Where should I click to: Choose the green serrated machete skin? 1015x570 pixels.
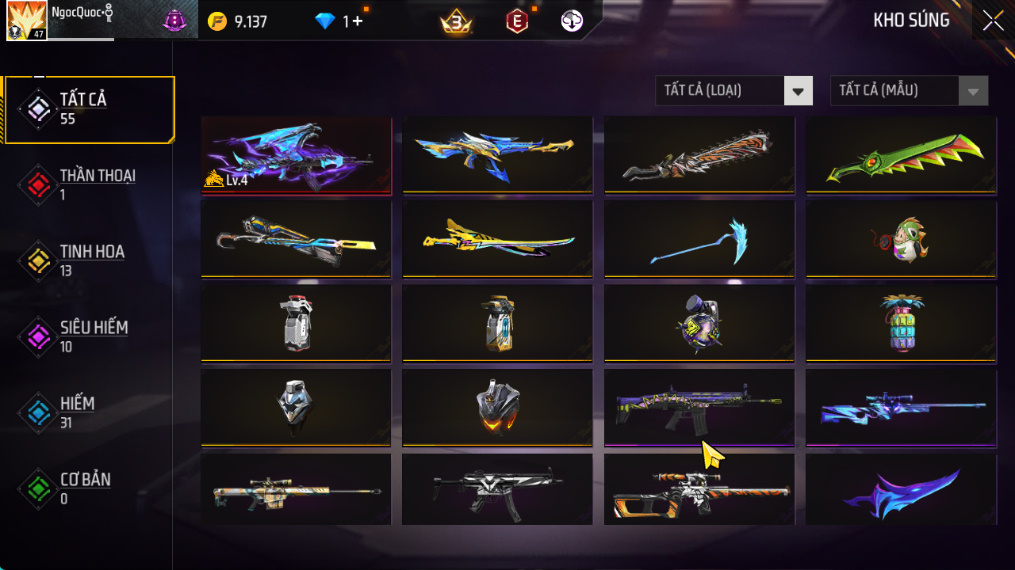[x=901, y=155]
